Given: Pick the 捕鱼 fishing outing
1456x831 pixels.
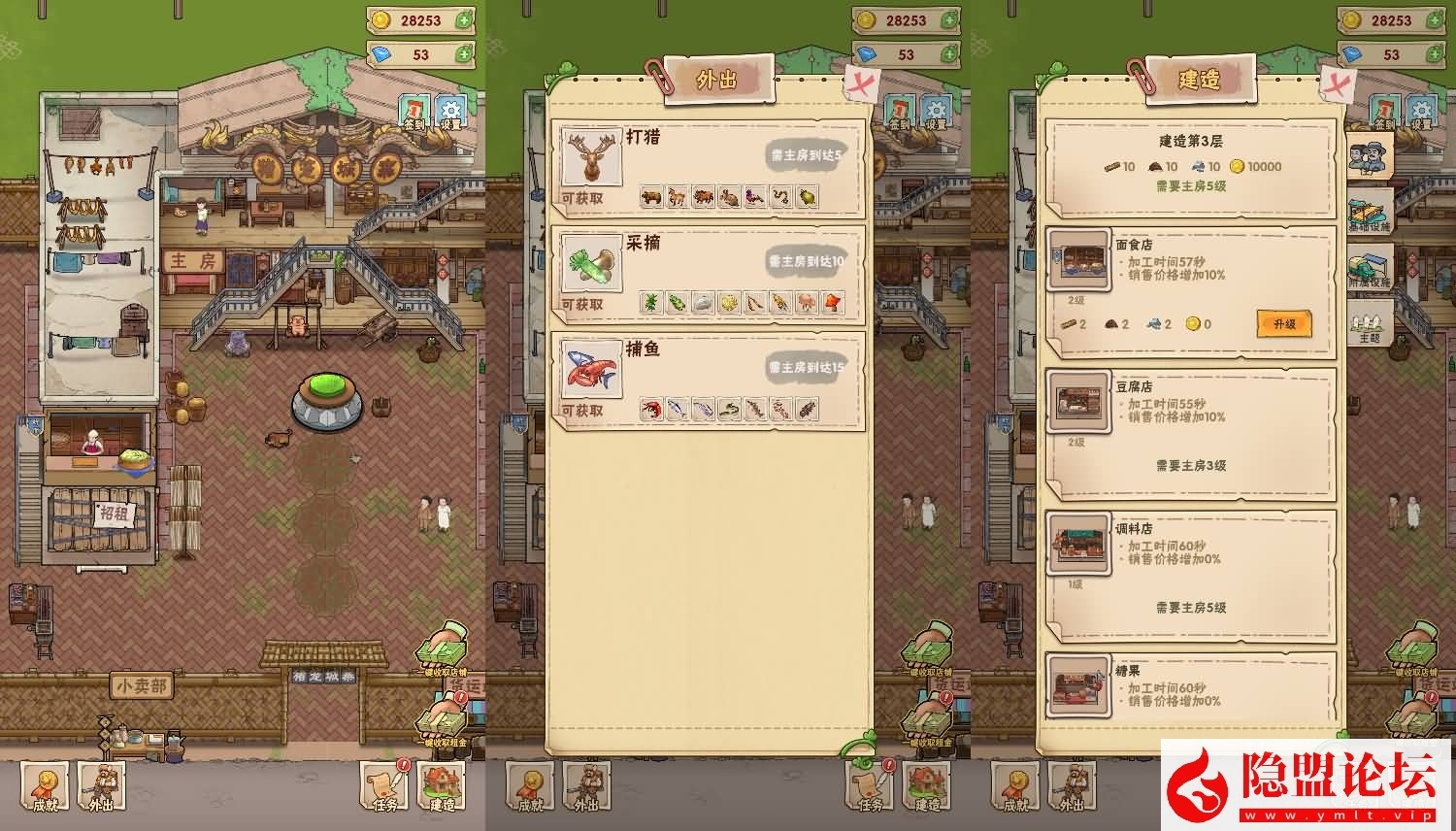Looking at the screenshot, I should pyautogui.click(x=708, y=380).
